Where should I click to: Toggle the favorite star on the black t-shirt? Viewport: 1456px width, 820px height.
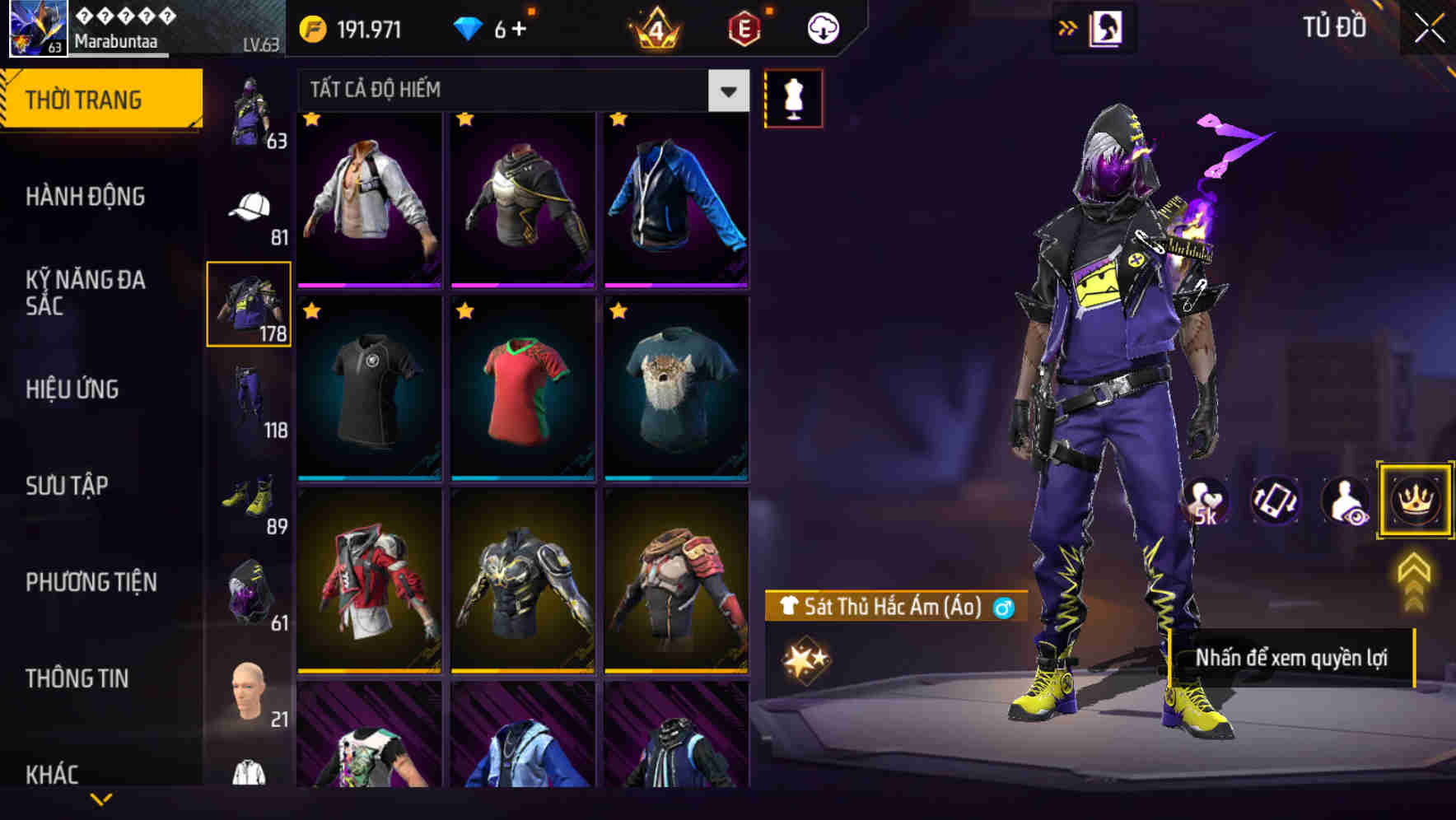(311, 311)
